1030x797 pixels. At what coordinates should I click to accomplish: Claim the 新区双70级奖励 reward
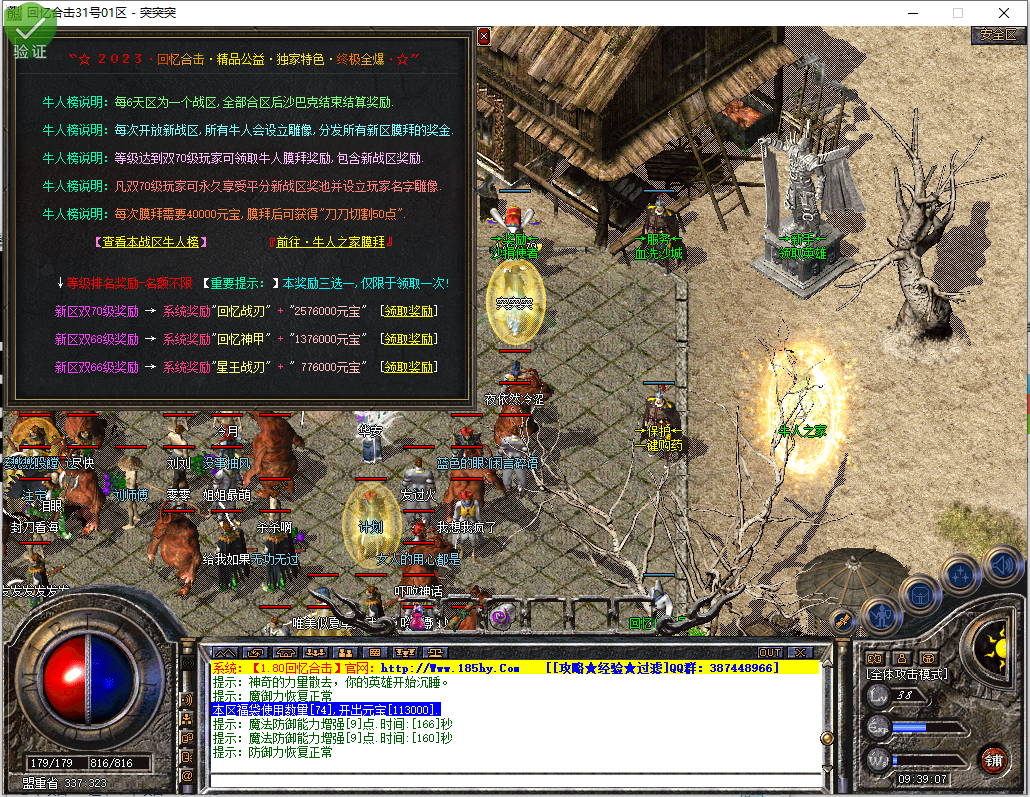tap(408, 311)
